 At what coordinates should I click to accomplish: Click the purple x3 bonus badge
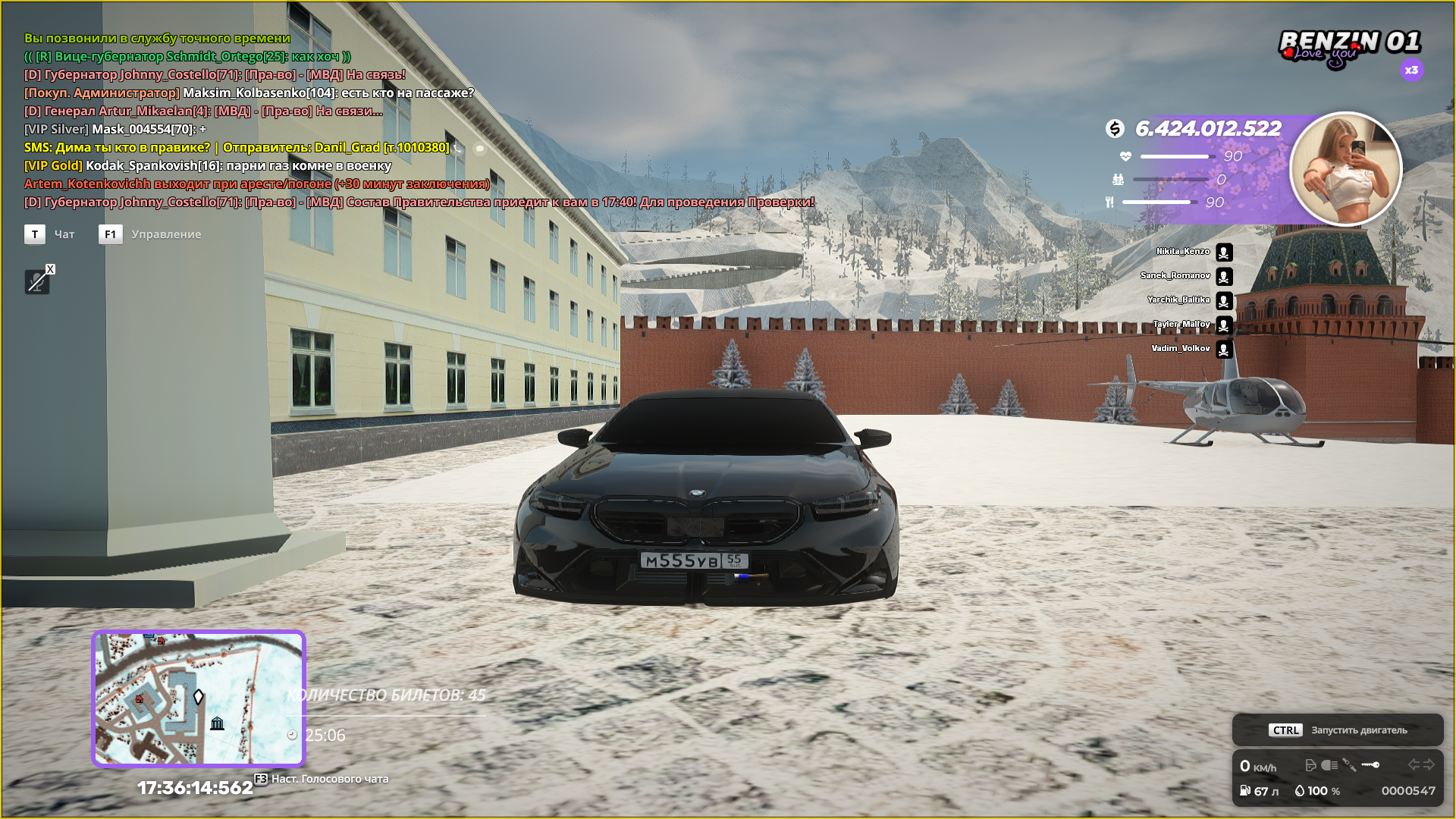(1411, 71)
